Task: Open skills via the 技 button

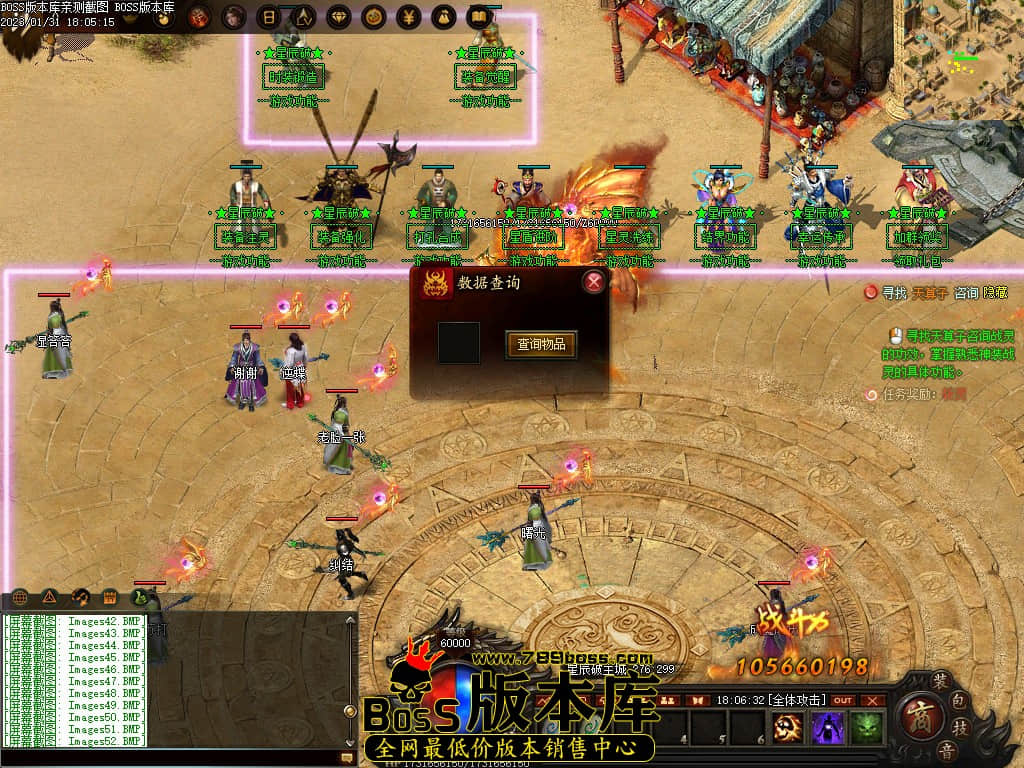Action: (961, 725)
